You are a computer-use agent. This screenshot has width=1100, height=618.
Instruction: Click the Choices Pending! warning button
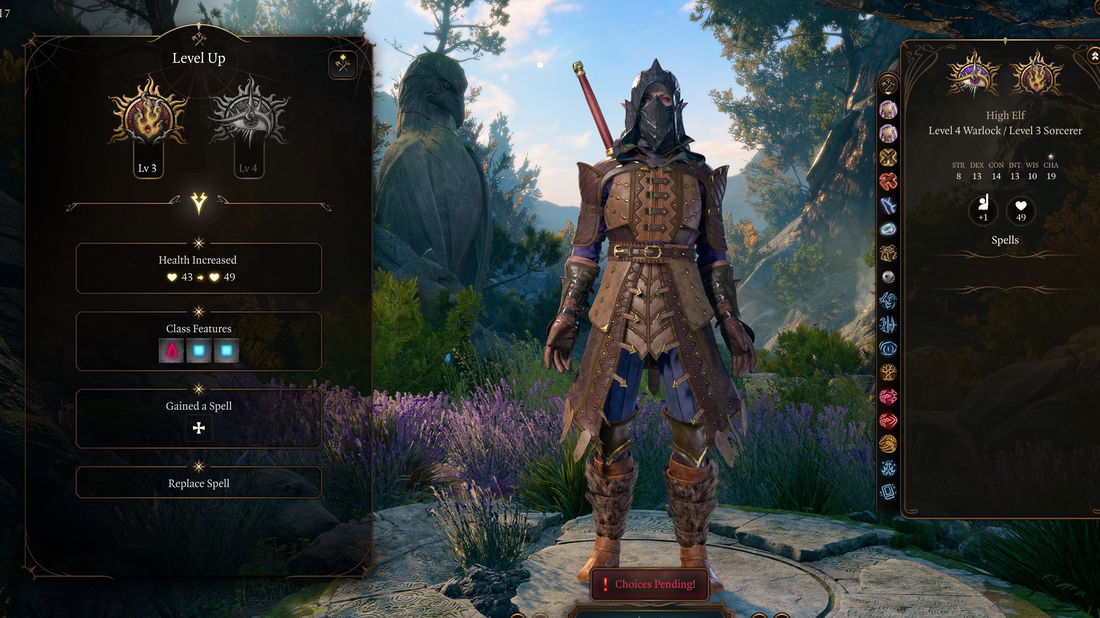pyautogui.click(x=648, y=584)
